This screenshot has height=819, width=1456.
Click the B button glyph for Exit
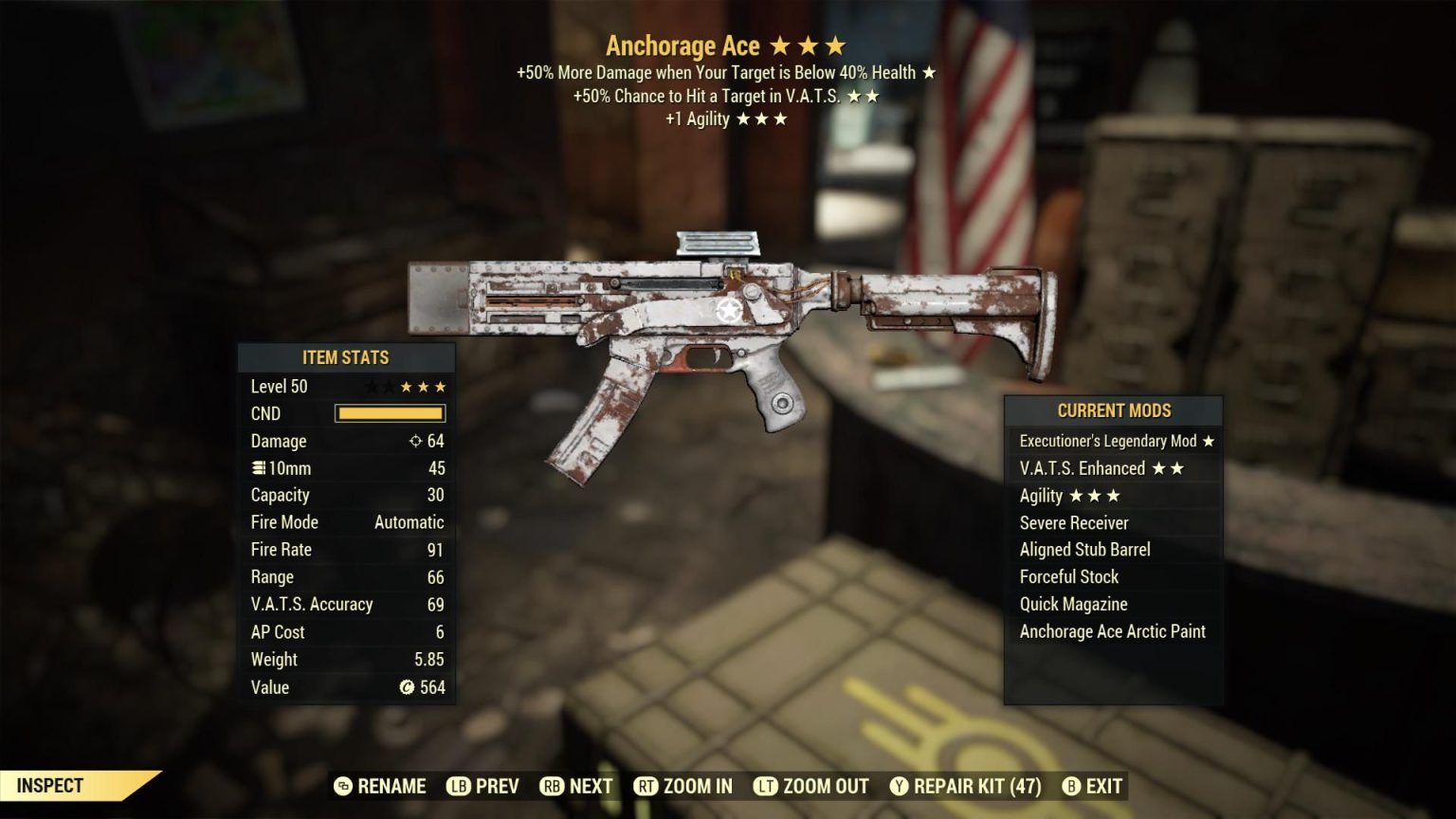click(1072, 786)
